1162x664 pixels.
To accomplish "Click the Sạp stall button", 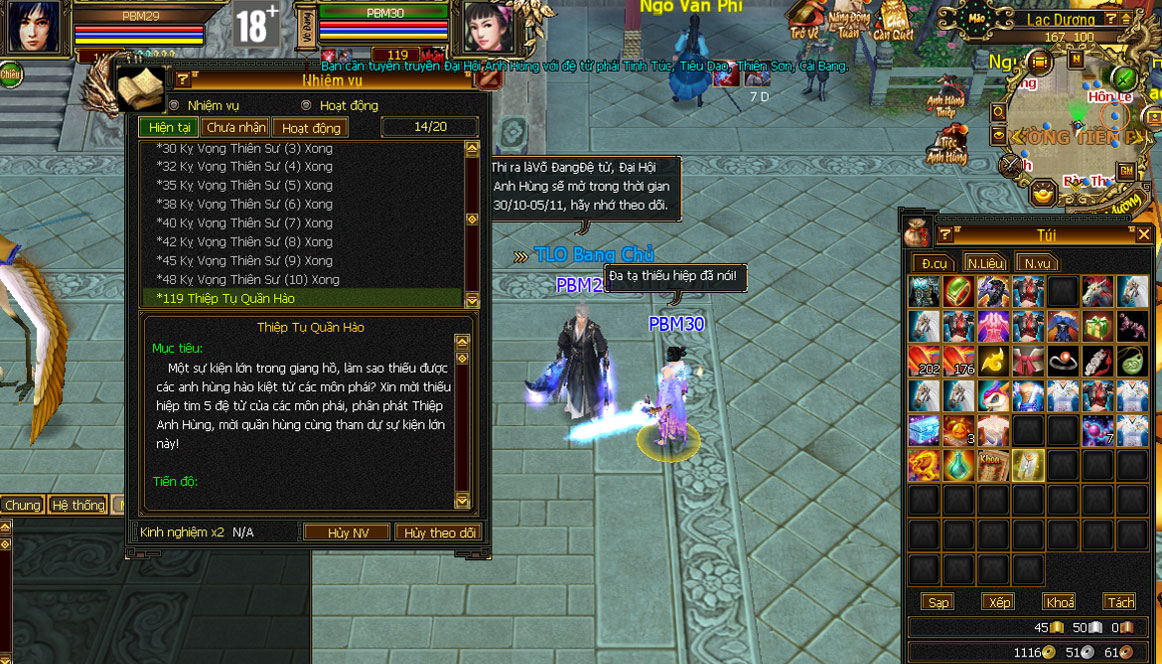I will coord(939,602).
